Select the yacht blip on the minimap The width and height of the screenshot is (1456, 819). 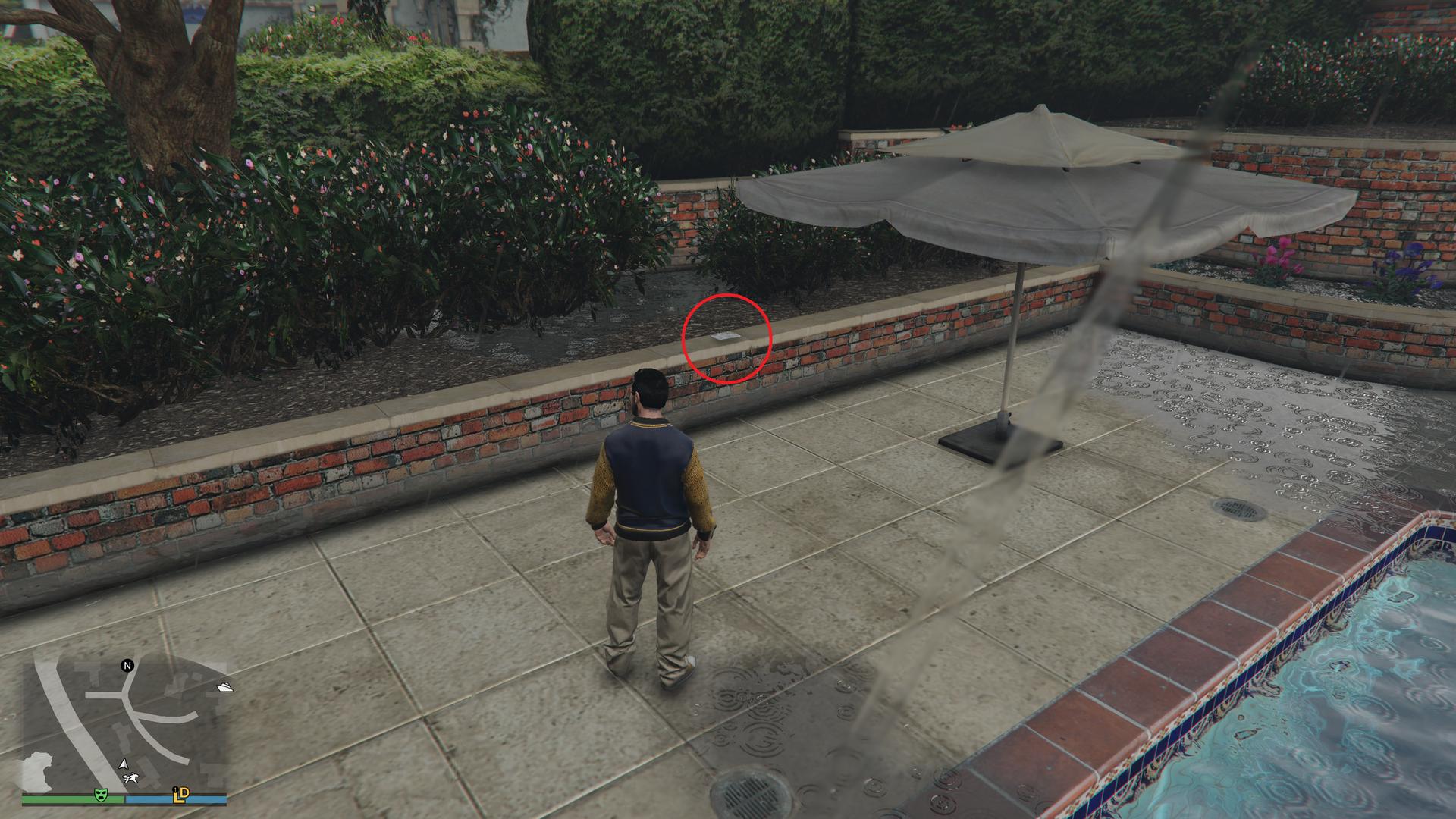tap(224, 688)
